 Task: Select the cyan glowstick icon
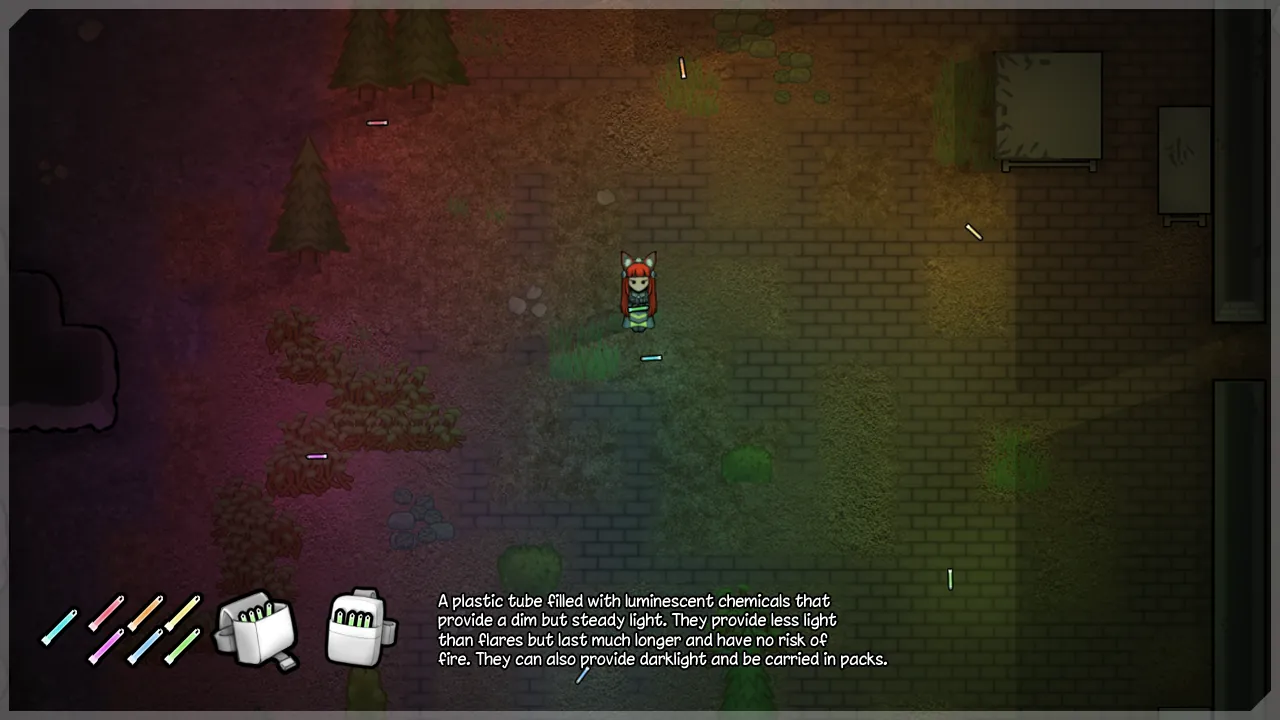60,627
